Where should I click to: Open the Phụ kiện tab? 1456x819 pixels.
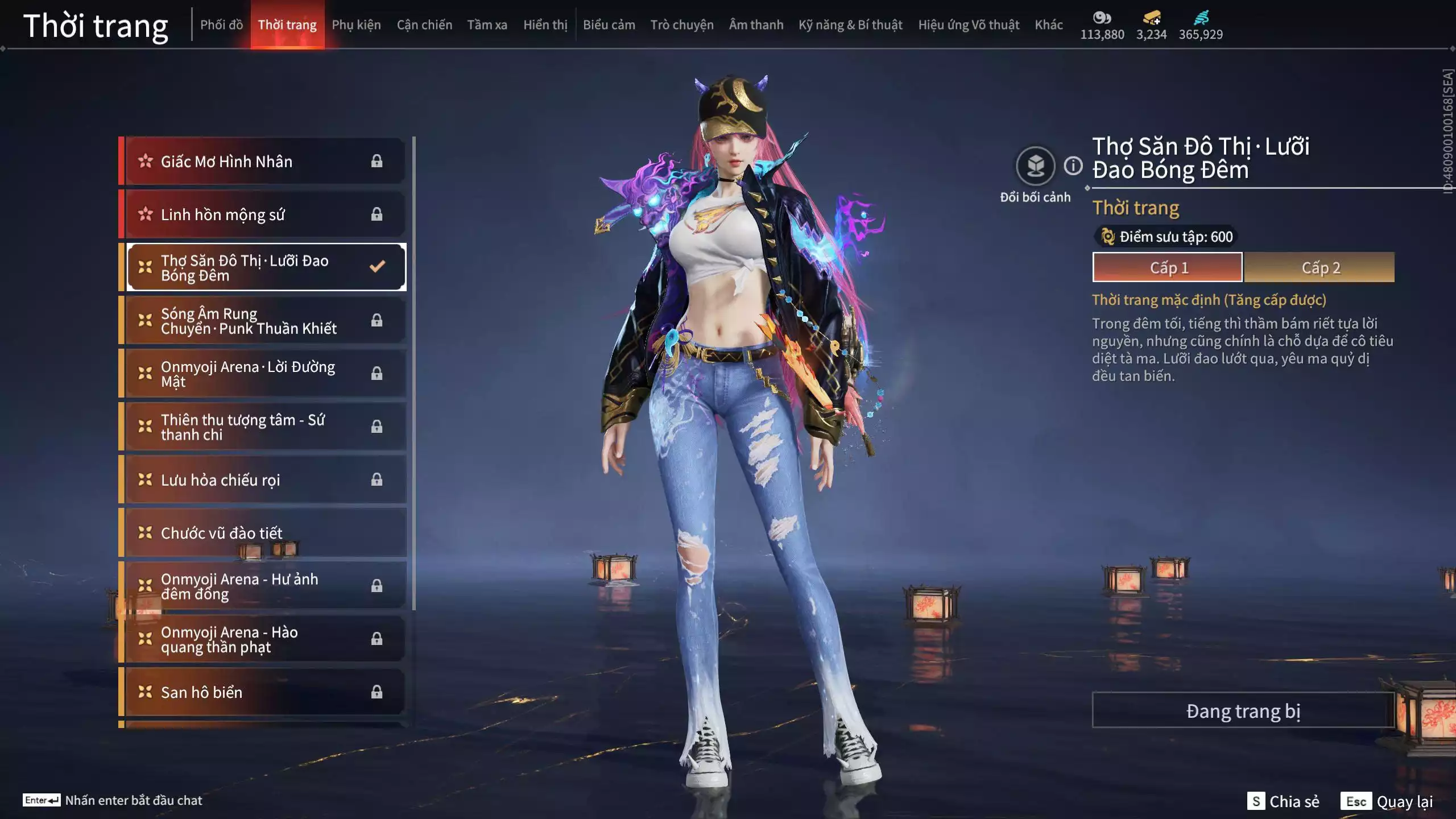click(x=356, y=25)
